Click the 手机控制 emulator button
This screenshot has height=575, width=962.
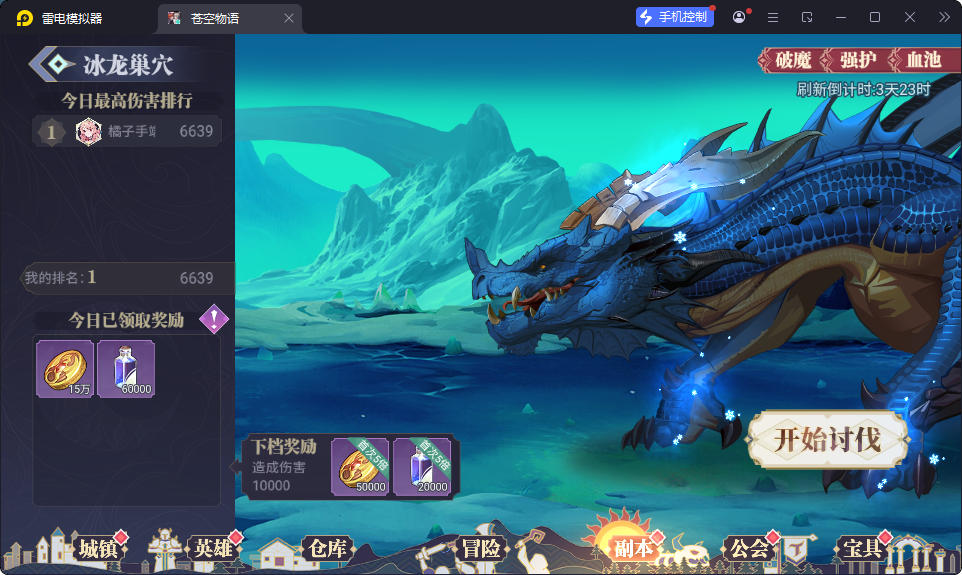pos(675,17)
